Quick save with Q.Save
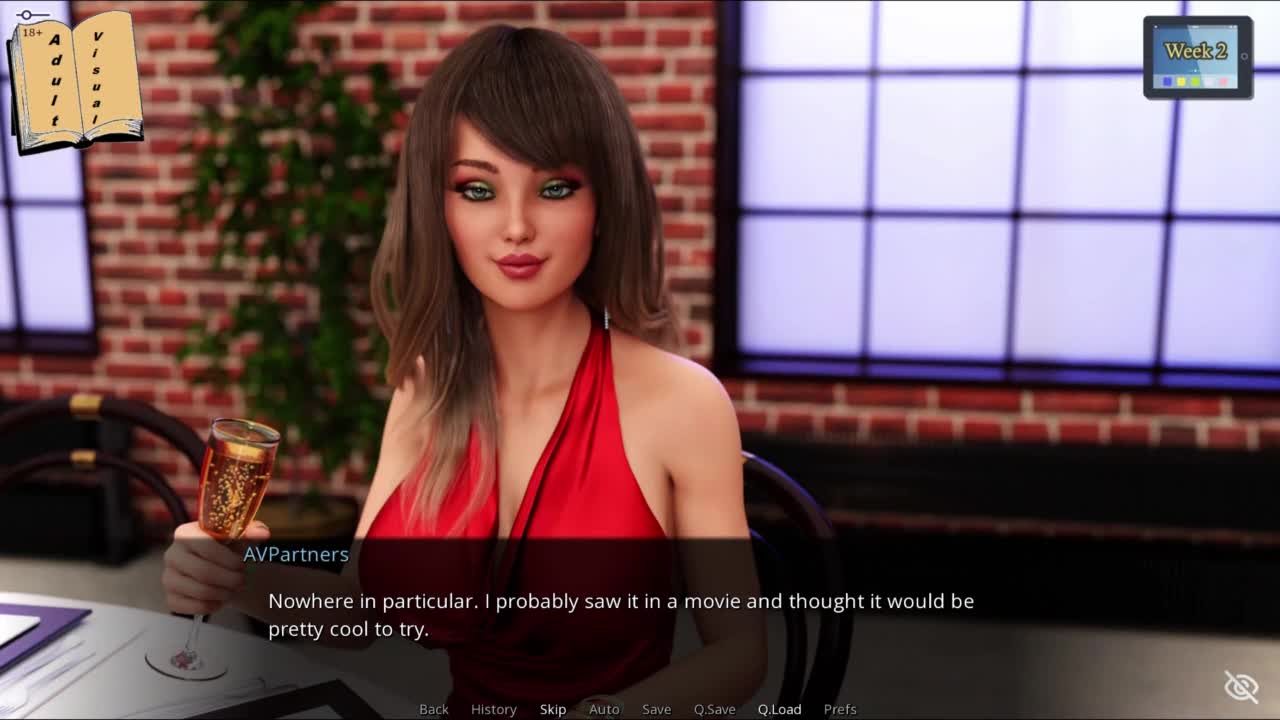This screenshot has height=720, width=1280. pyautogui.click(x=714, y=709)
